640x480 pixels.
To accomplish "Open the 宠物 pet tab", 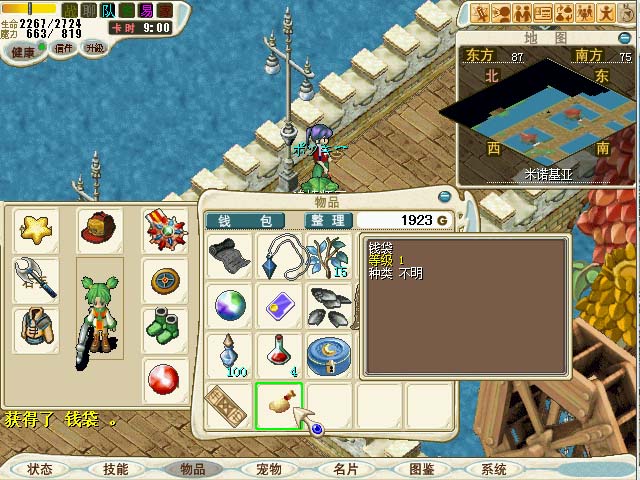I will (x=269, y=469).
